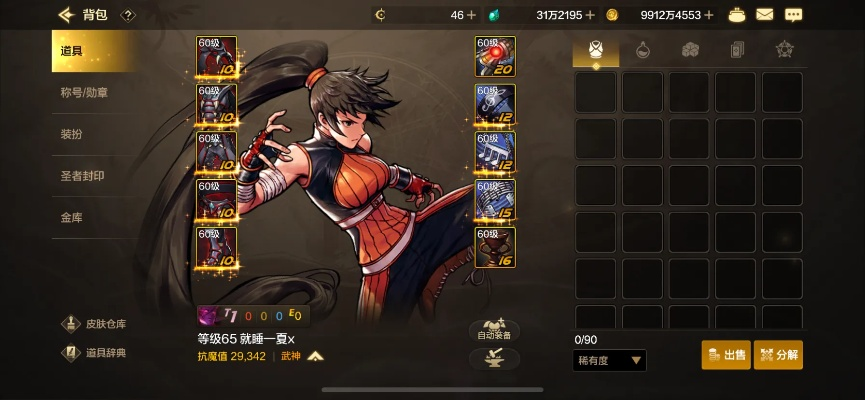Screen dimensions: 865x400
Task: Select the +20 red weapon equipment slot
Action: [x=495, y=57]
